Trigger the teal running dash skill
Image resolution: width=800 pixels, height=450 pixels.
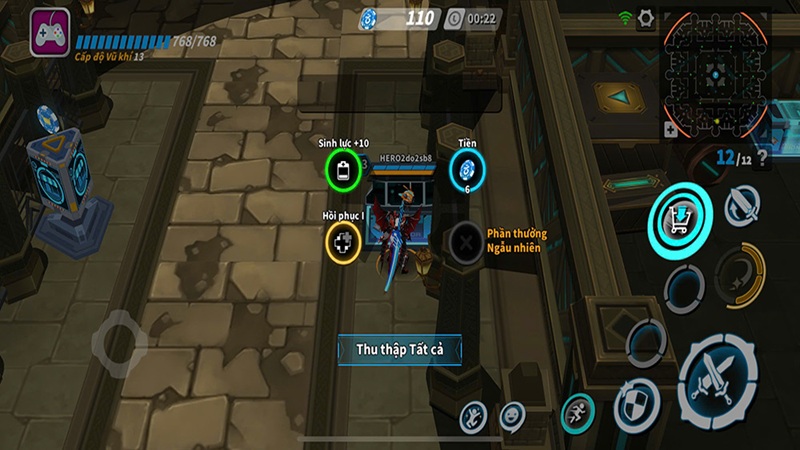pyautogui.click(x=577, y=411)
